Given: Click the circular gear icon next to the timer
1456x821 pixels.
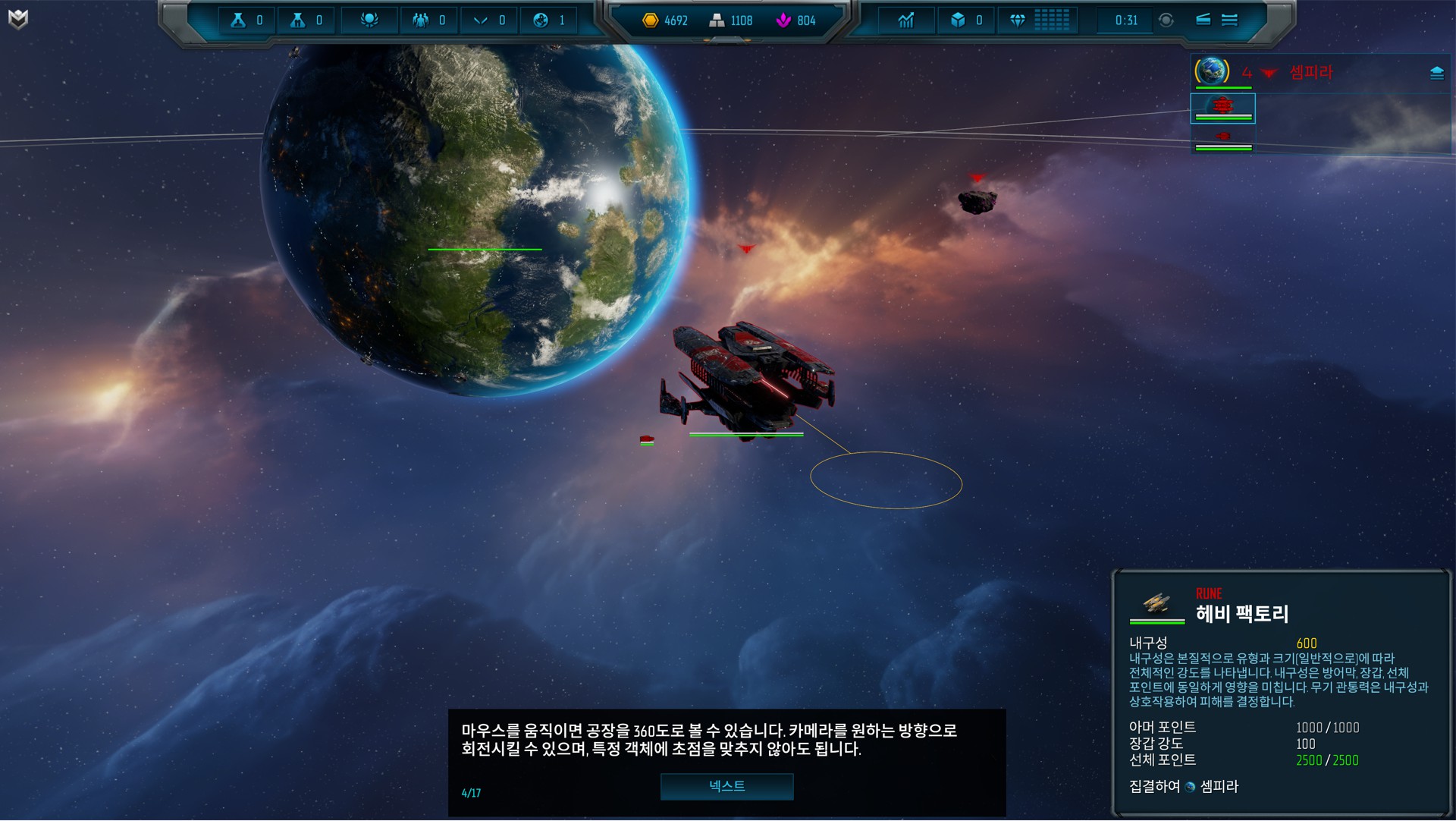Looking at the screenshot, I should pyautogui.click(x=1166, y=20).
